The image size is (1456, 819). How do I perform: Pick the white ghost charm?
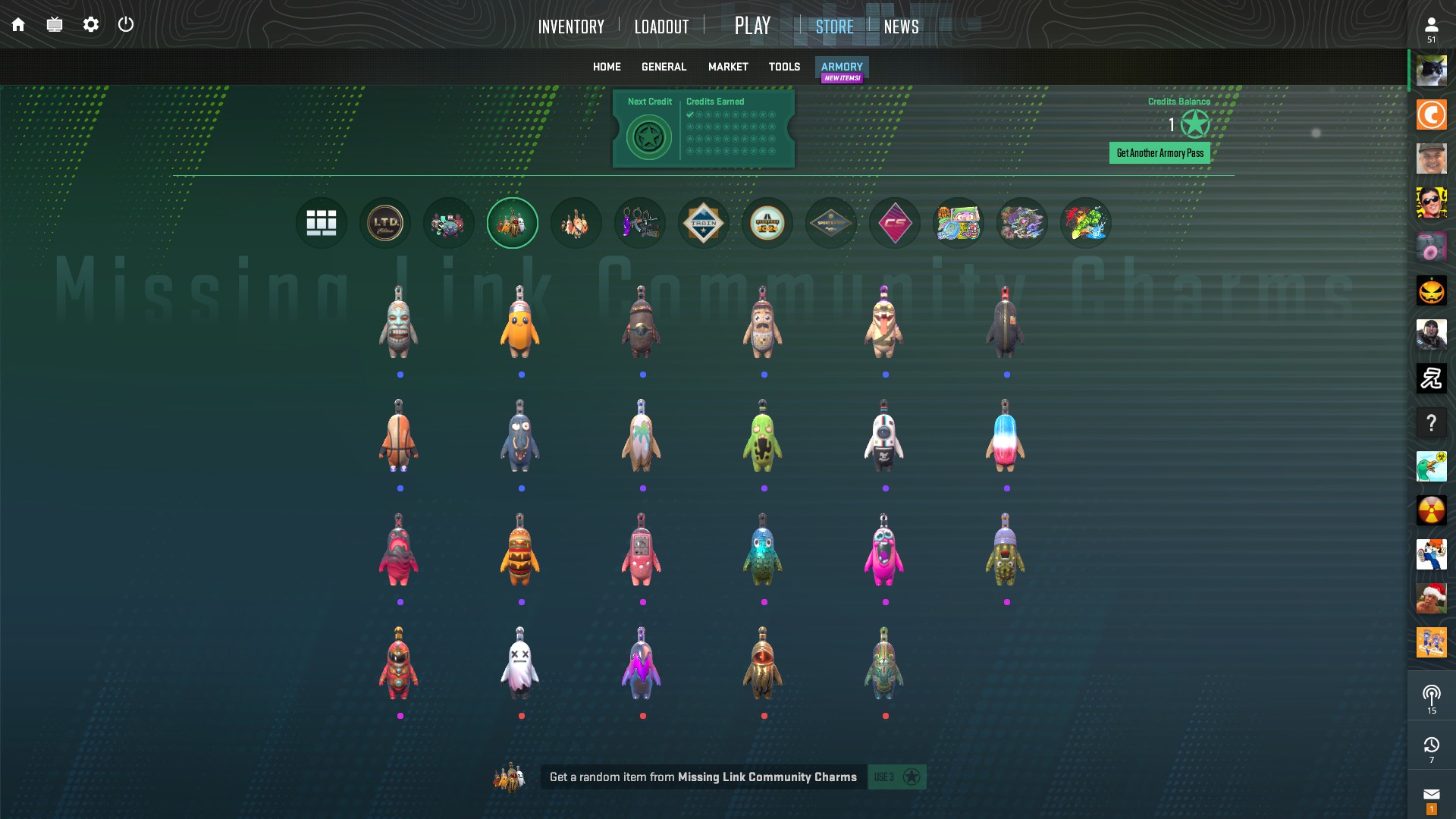(520, 664)
